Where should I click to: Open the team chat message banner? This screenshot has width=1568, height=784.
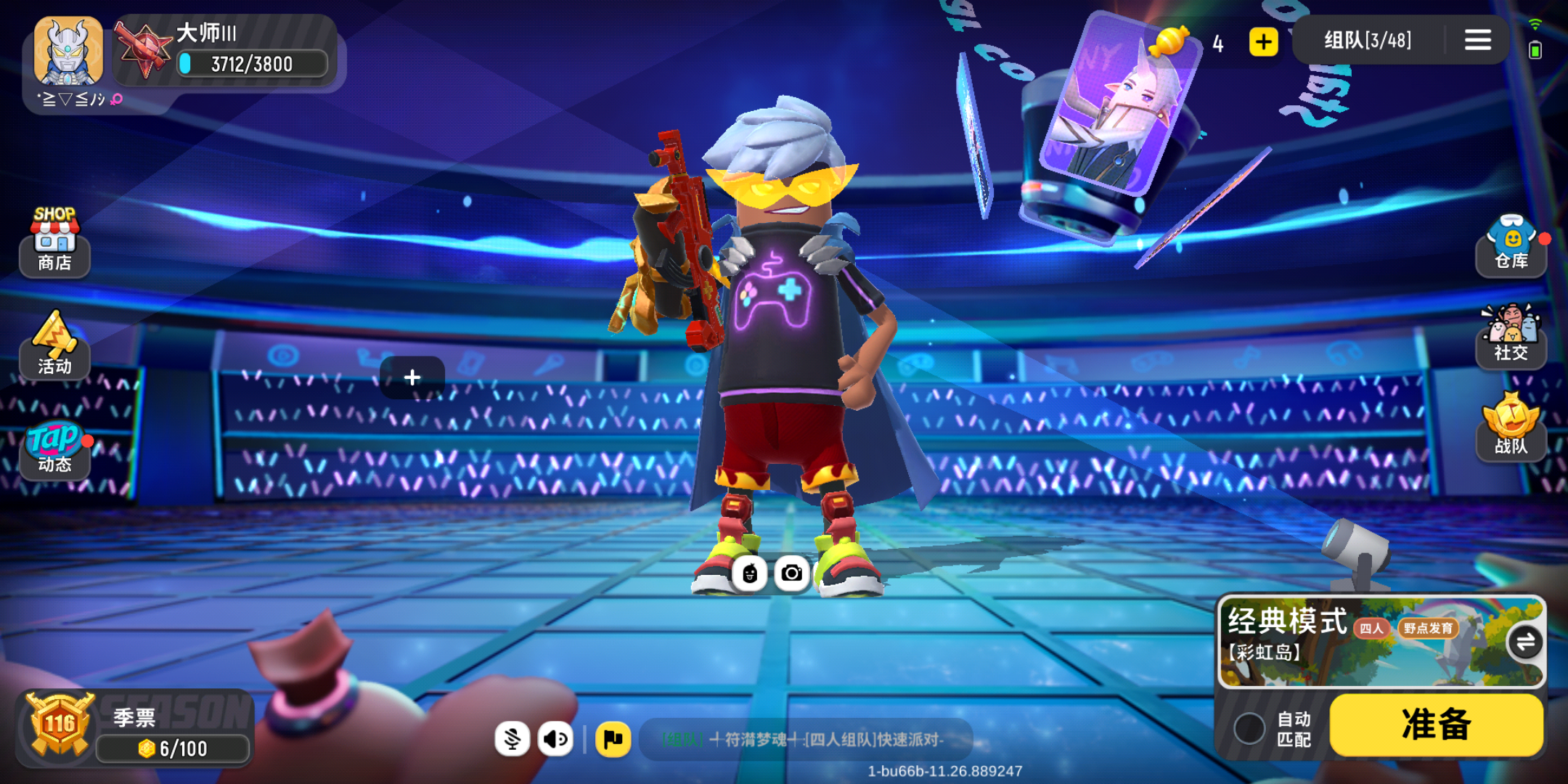(x=809, y=738)
